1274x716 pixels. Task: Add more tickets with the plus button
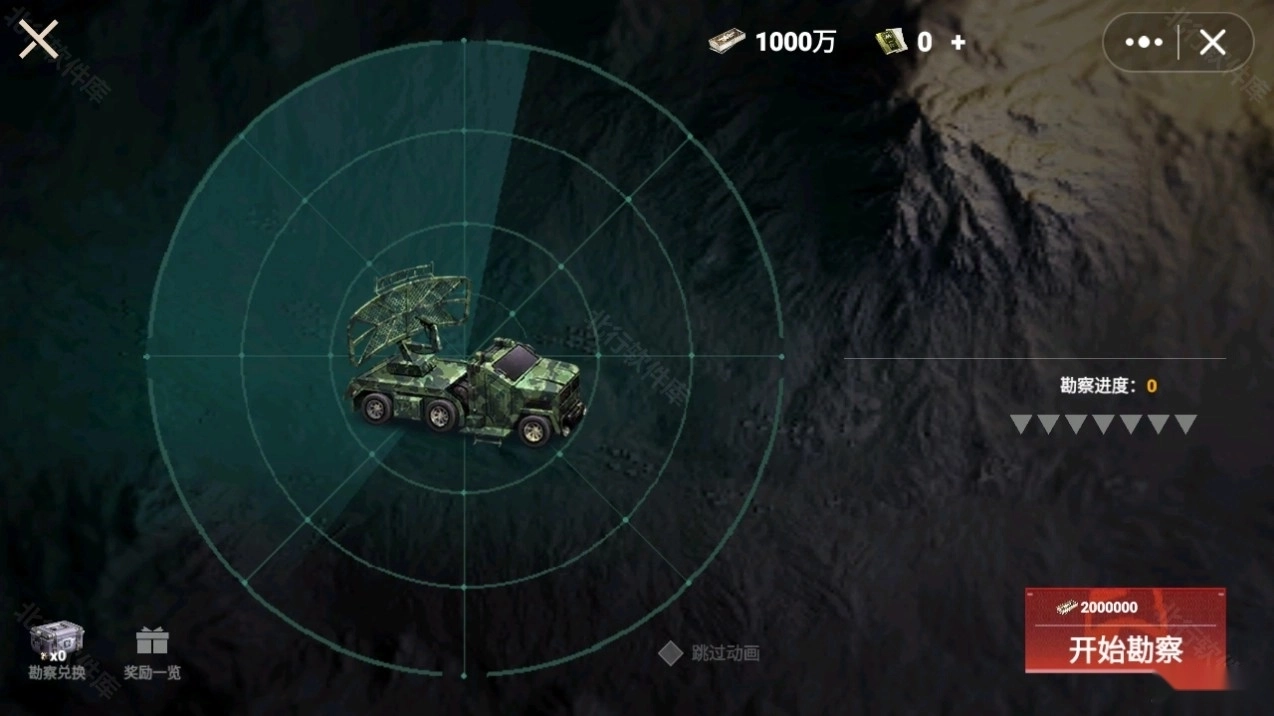coord(958,42)
